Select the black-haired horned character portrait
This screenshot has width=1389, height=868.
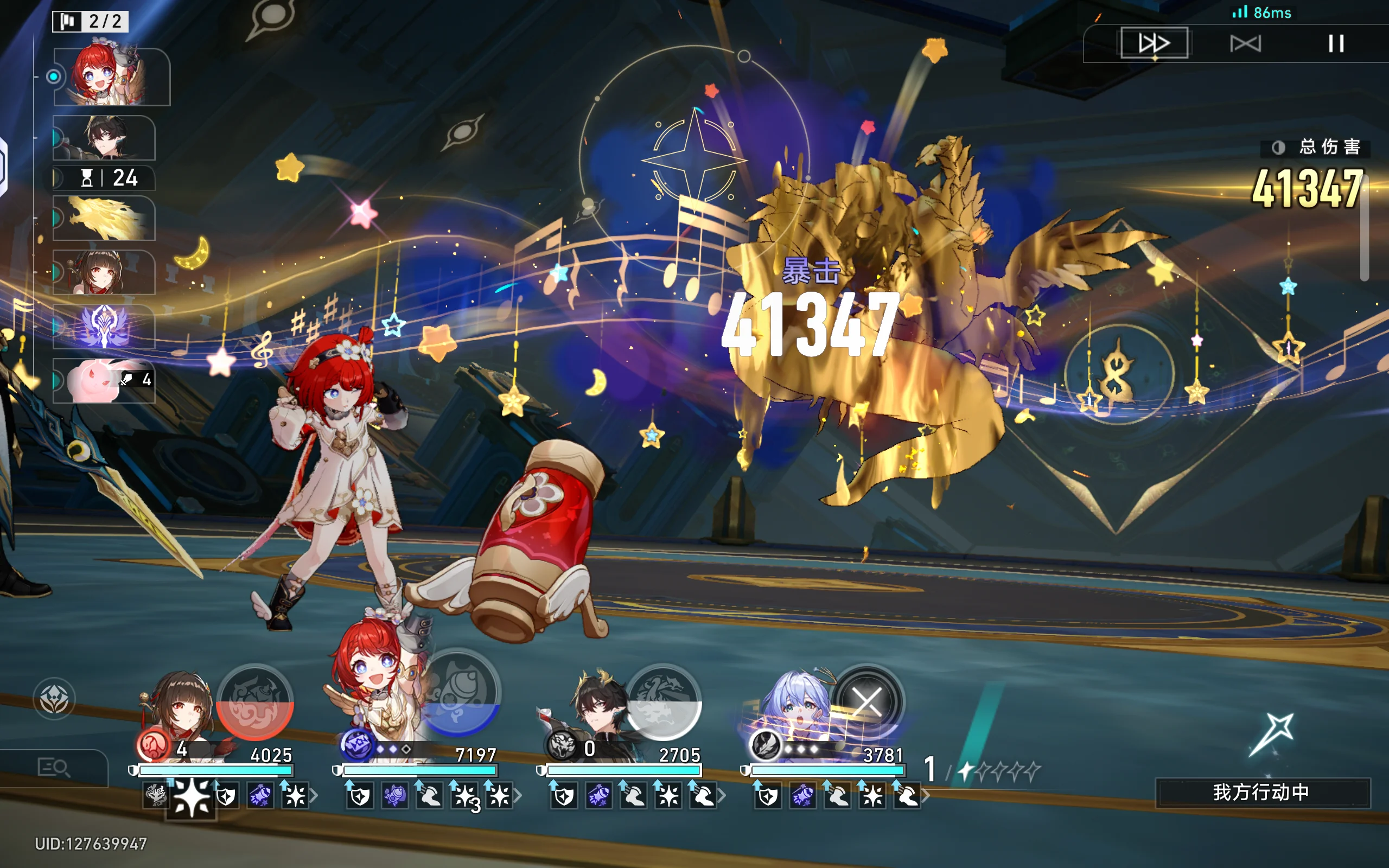(x=597, y=706)
